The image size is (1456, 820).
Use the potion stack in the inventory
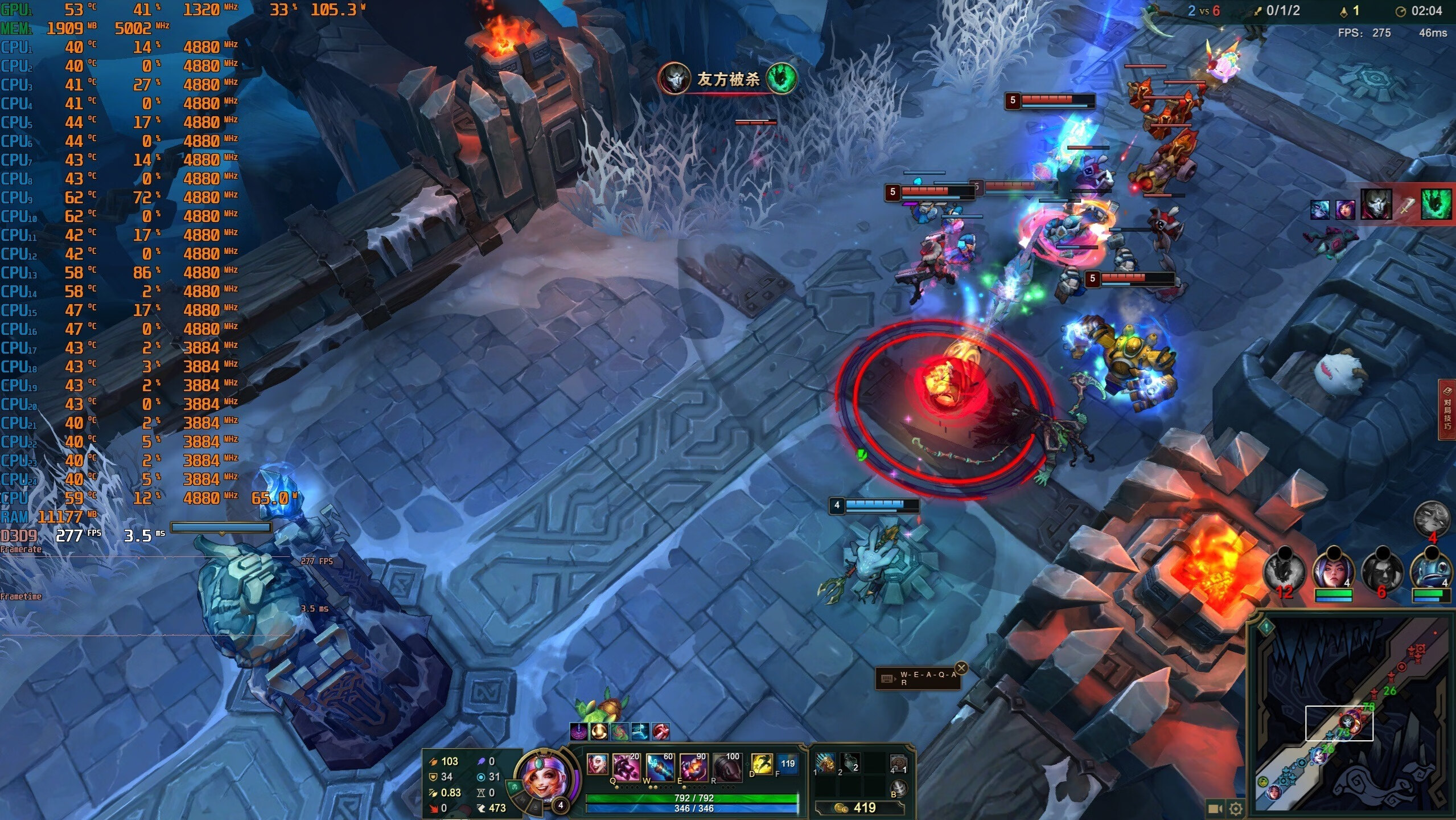(850, 763)
